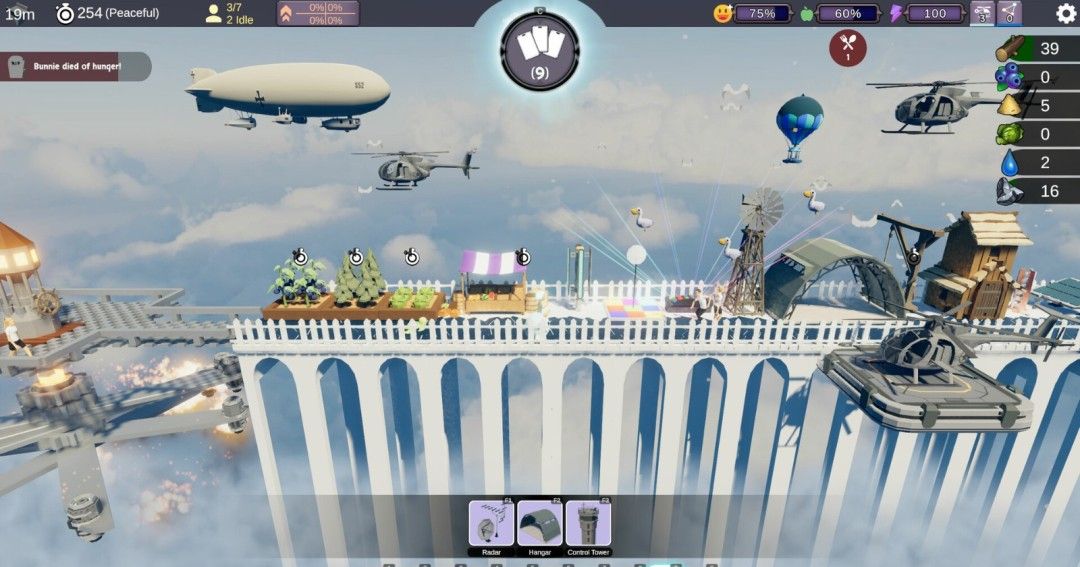Open the card deck showing (9)
The width and height of the screenshot is (1080, 567).
(x=540, y=51)
